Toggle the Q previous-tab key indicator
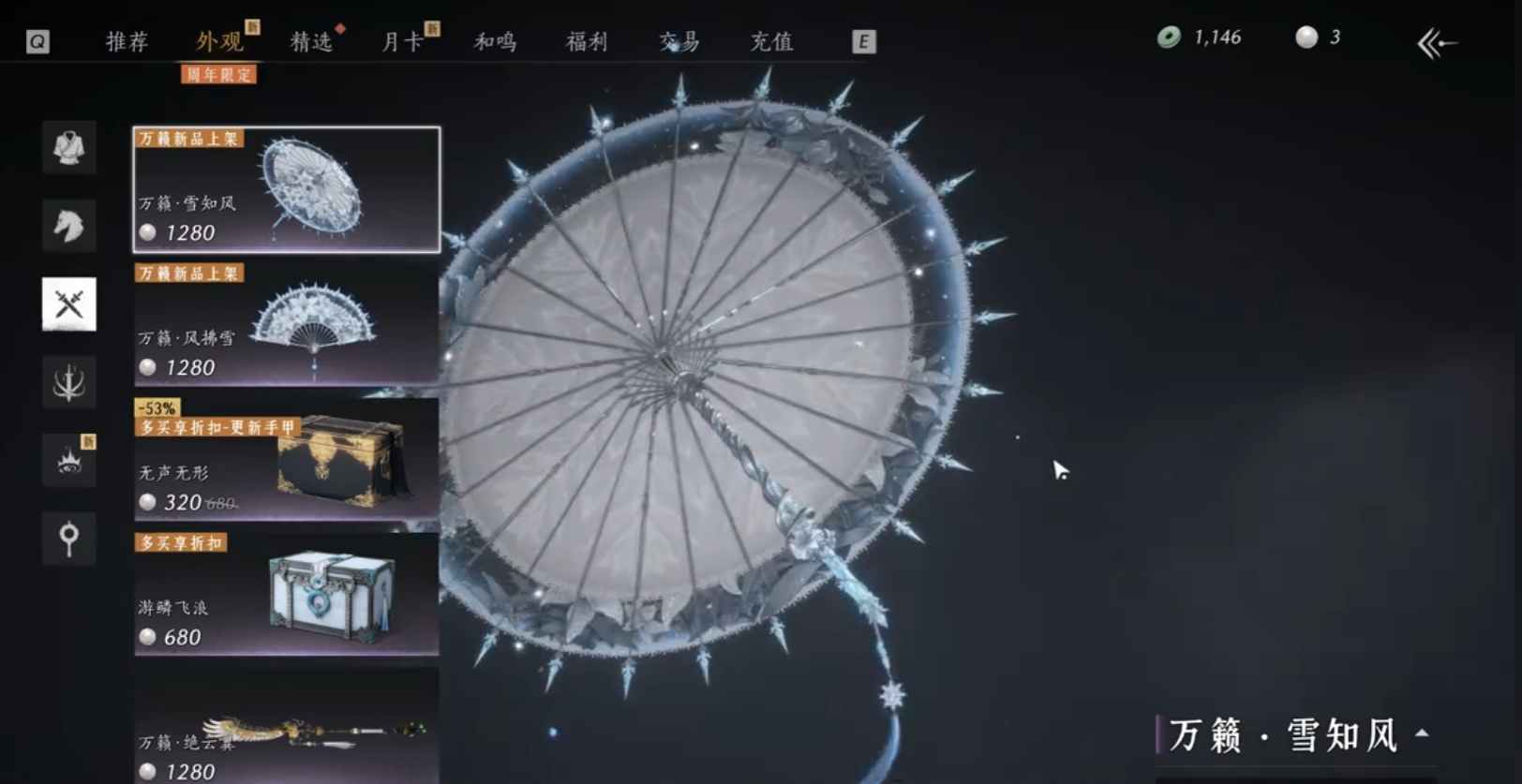The height and width of the screenshot is (784, 1522). click(37, 40)
